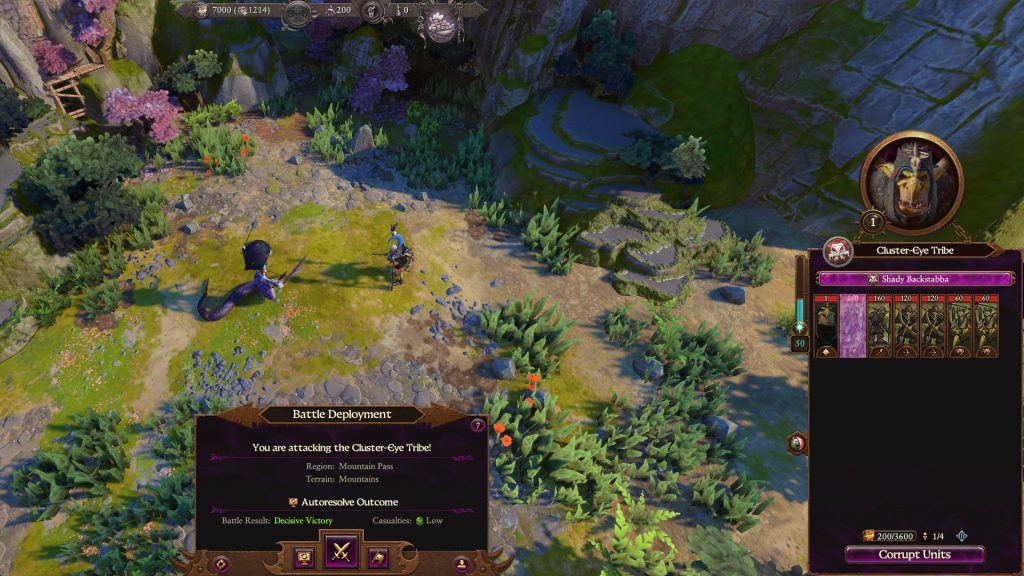Click the Cluster-Eye Tribe faction emblem

click(836, 251)
